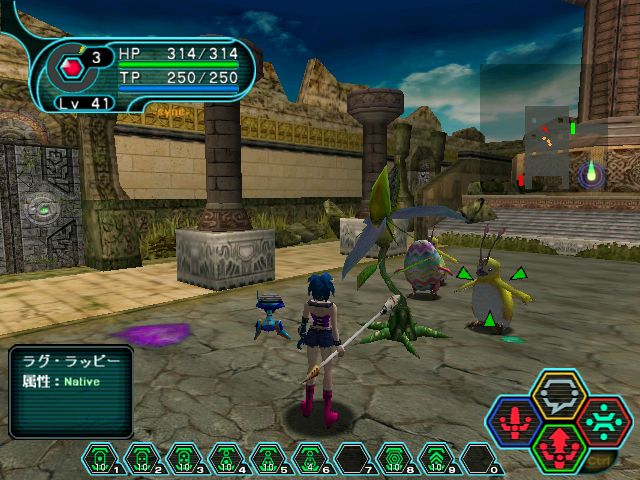
Task: Choose the red-bordered teal action hexagon
Action: 601,421
